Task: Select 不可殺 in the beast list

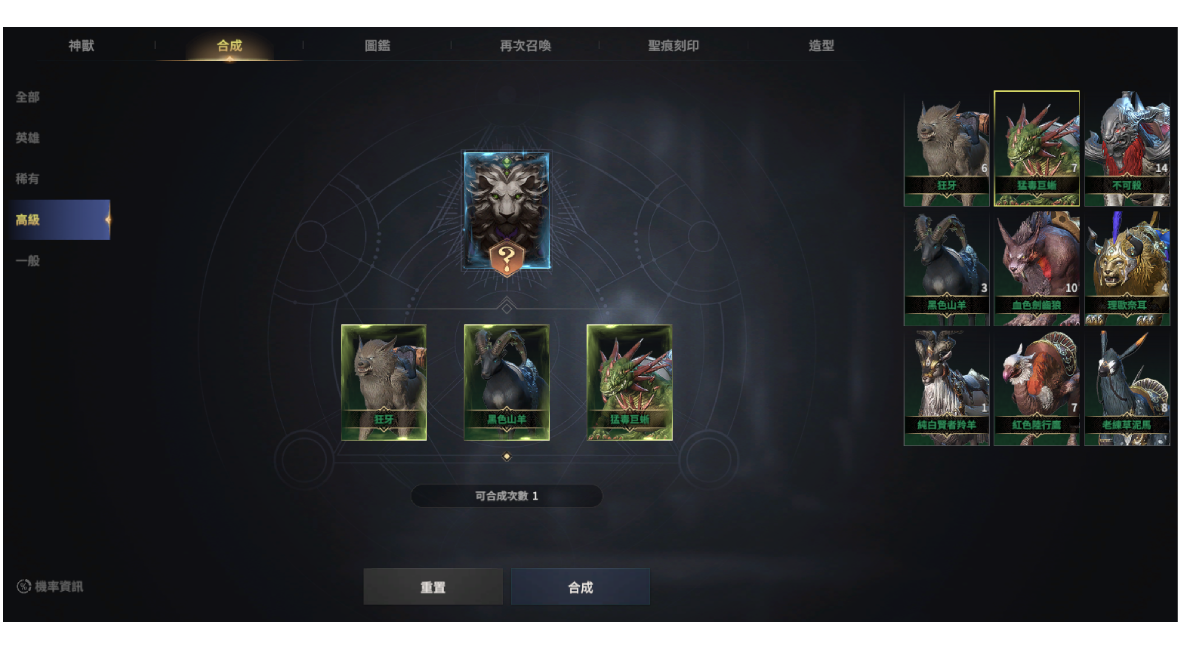Action: click(x=1127, y=148)
